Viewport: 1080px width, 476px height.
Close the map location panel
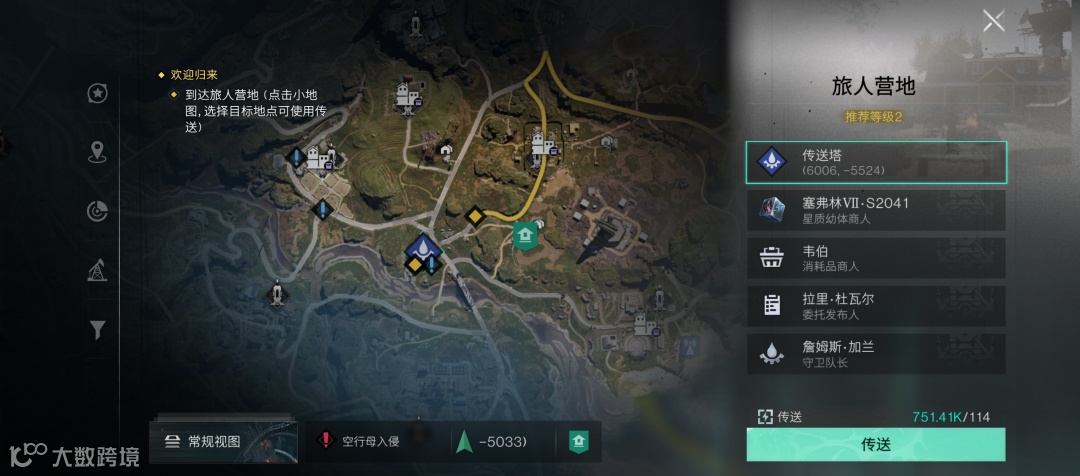click(x=993, y=21)
